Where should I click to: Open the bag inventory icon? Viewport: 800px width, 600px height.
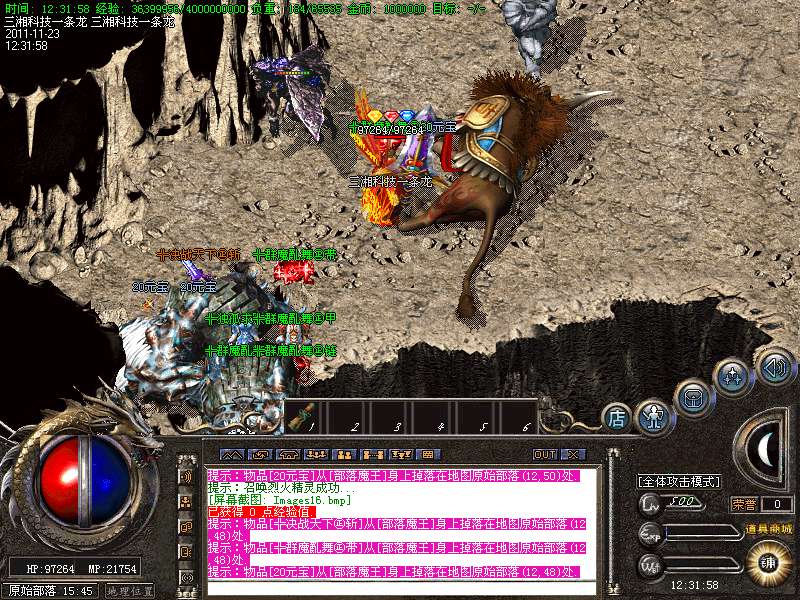(x=692, y=396)
